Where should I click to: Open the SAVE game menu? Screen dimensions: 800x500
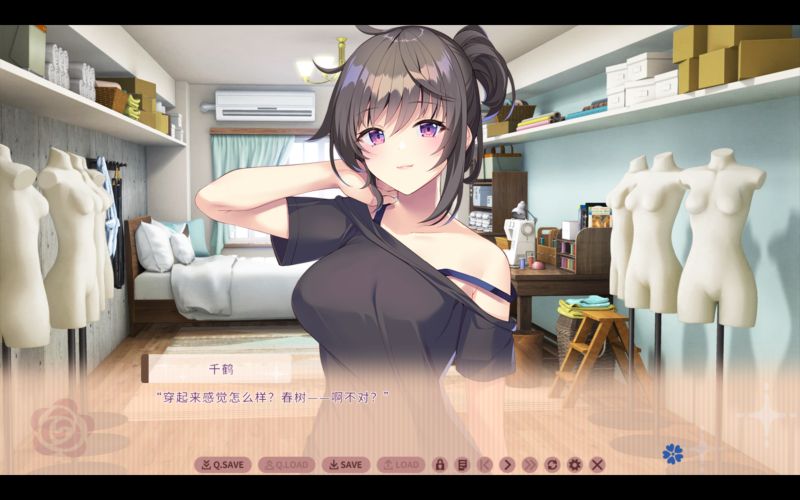coord(345,464)
